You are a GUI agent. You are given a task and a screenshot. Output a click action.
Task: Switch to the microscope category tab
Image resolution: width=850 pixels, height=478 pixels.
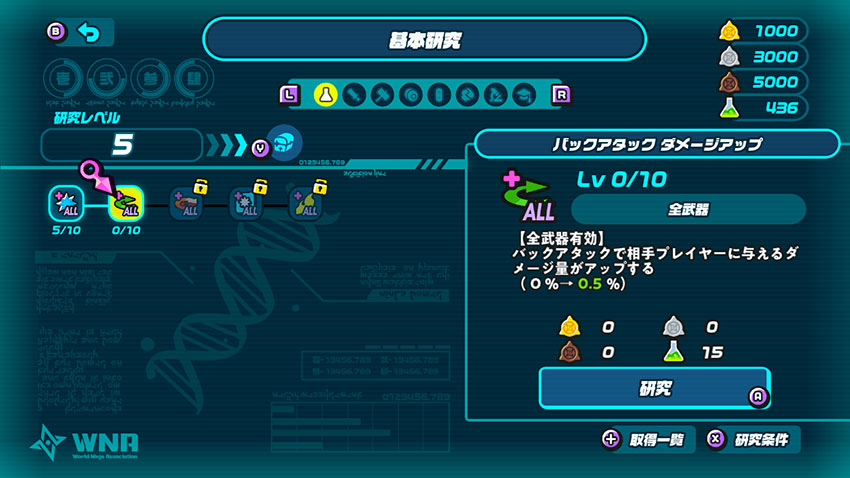click(x=494, y=95)
